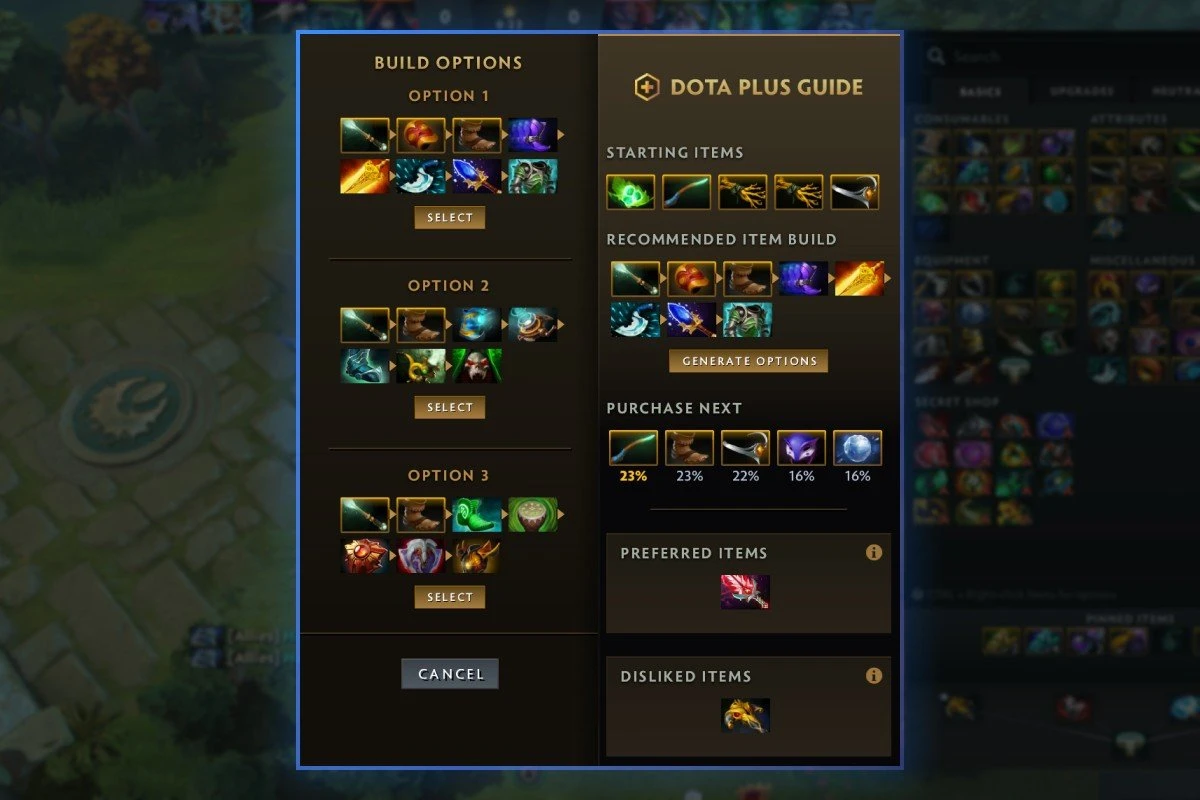Click the Generate Options button

[x=748, y=361]
